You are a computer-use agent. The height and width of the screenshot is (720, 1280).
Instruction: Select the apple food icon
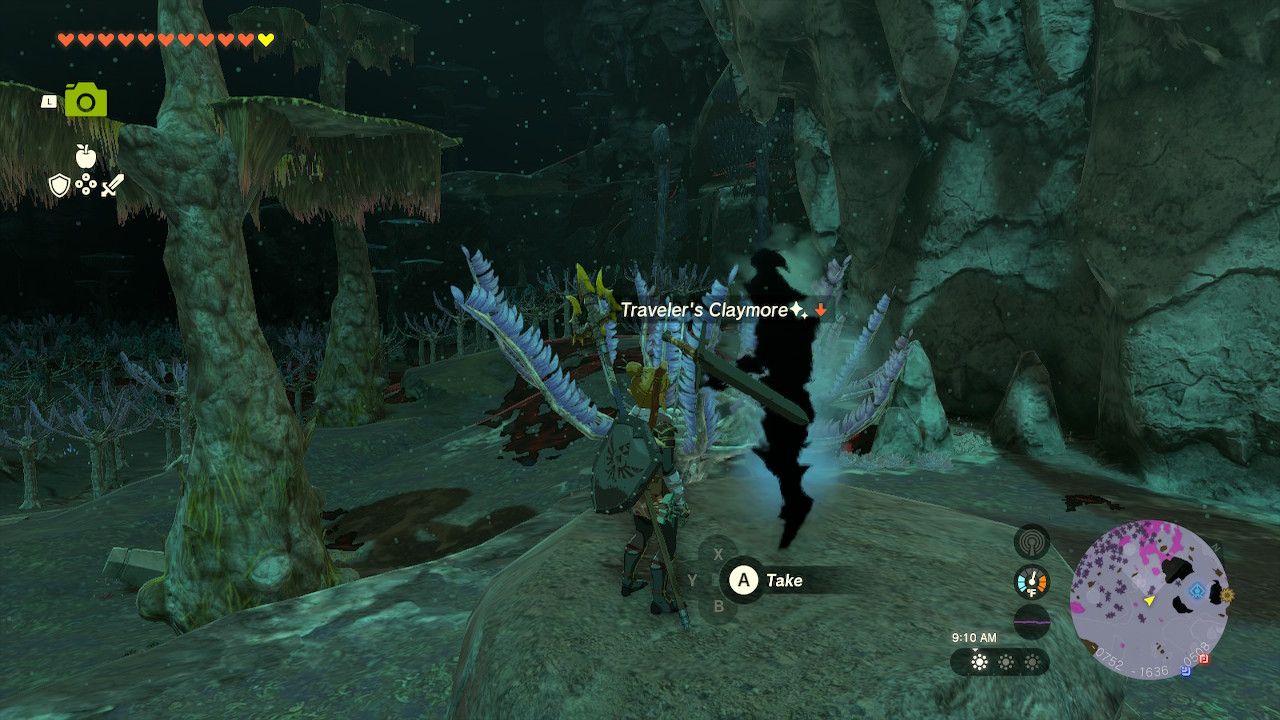85,156
